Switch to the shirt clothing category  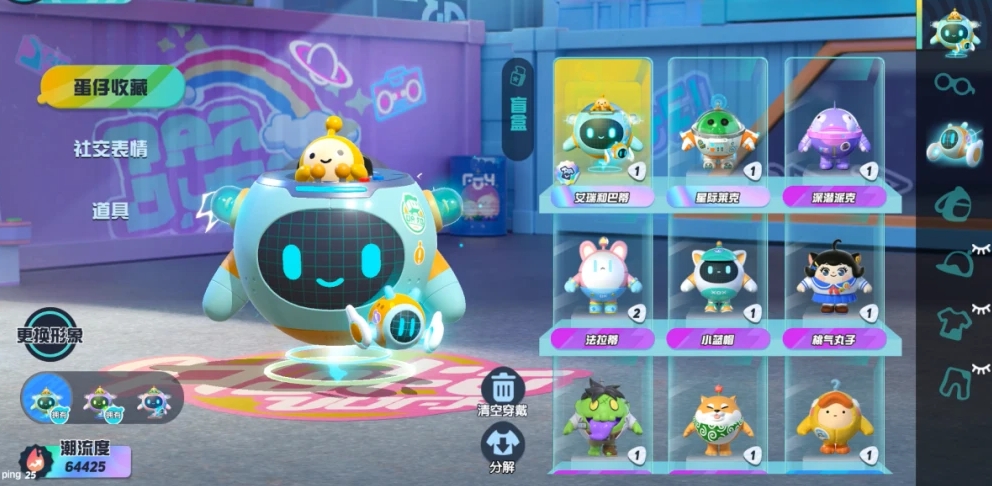coord(954,323)
